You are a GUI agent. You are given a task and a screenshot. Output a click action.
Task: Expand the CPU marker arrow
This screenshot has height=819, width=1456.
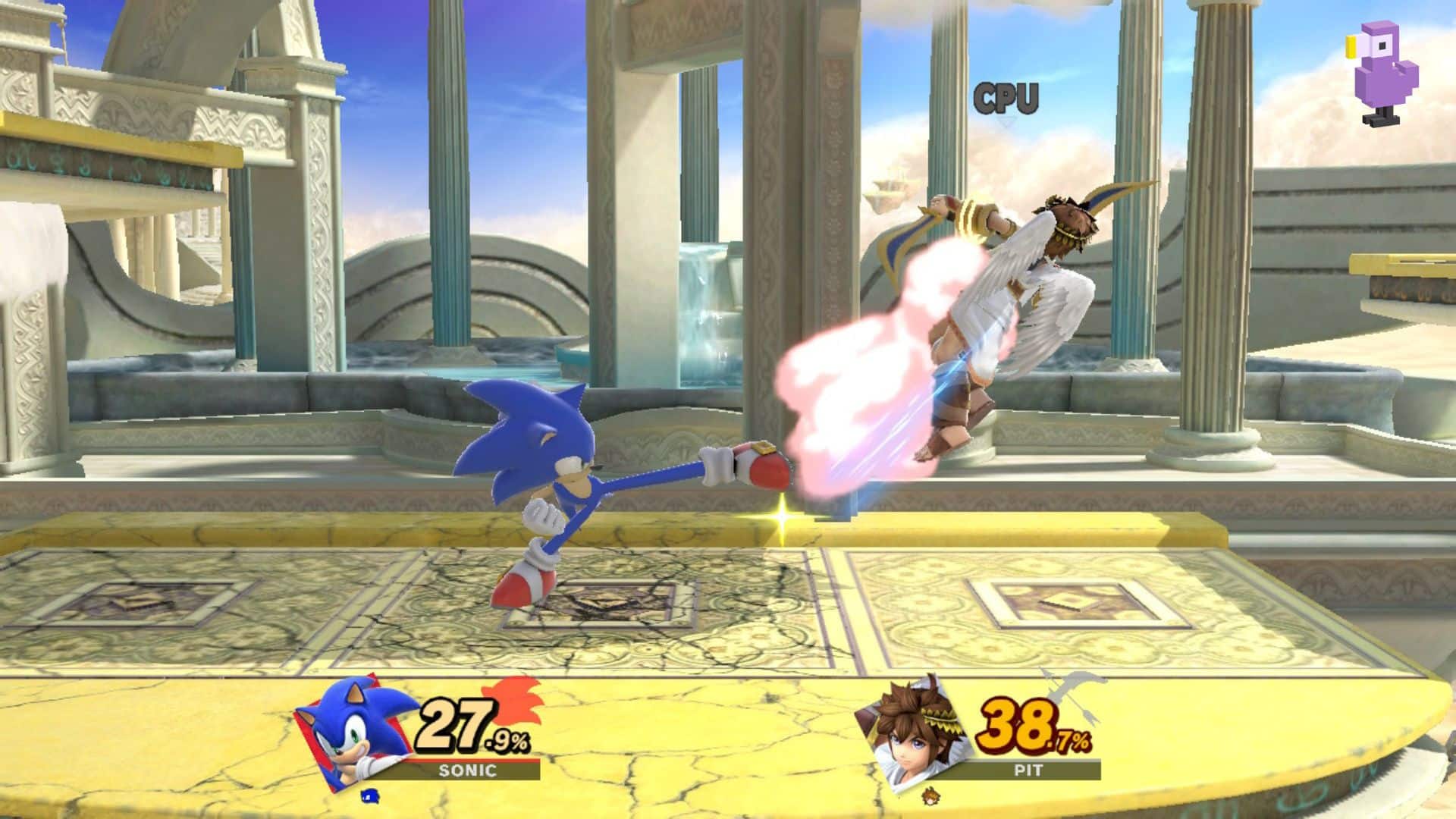pyautogui.click(x=1006, y=121)
